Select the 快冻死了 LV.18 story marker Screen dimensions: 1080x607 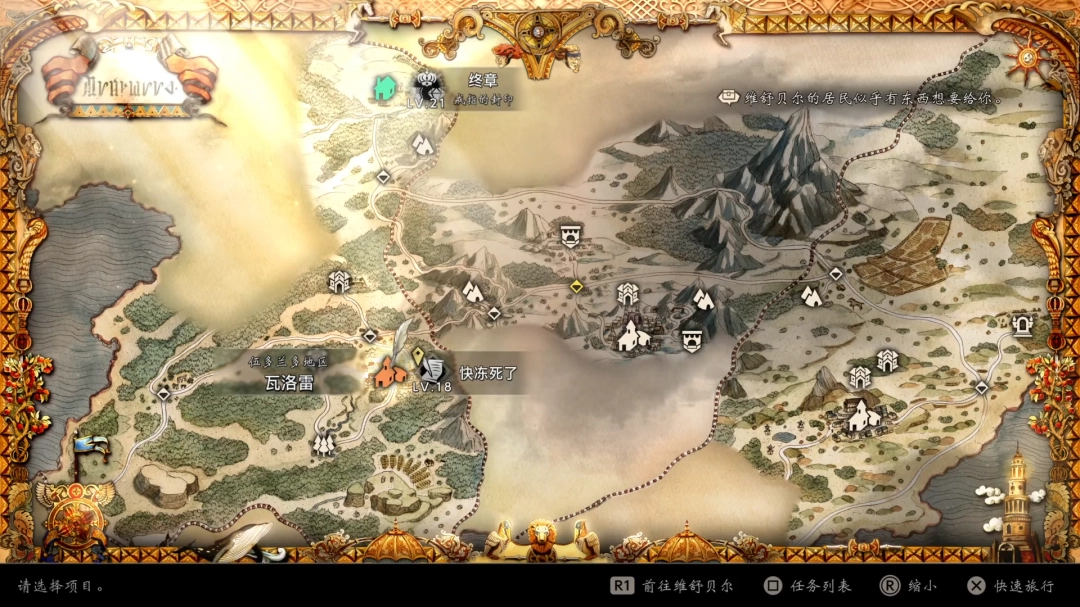[433, 371]
